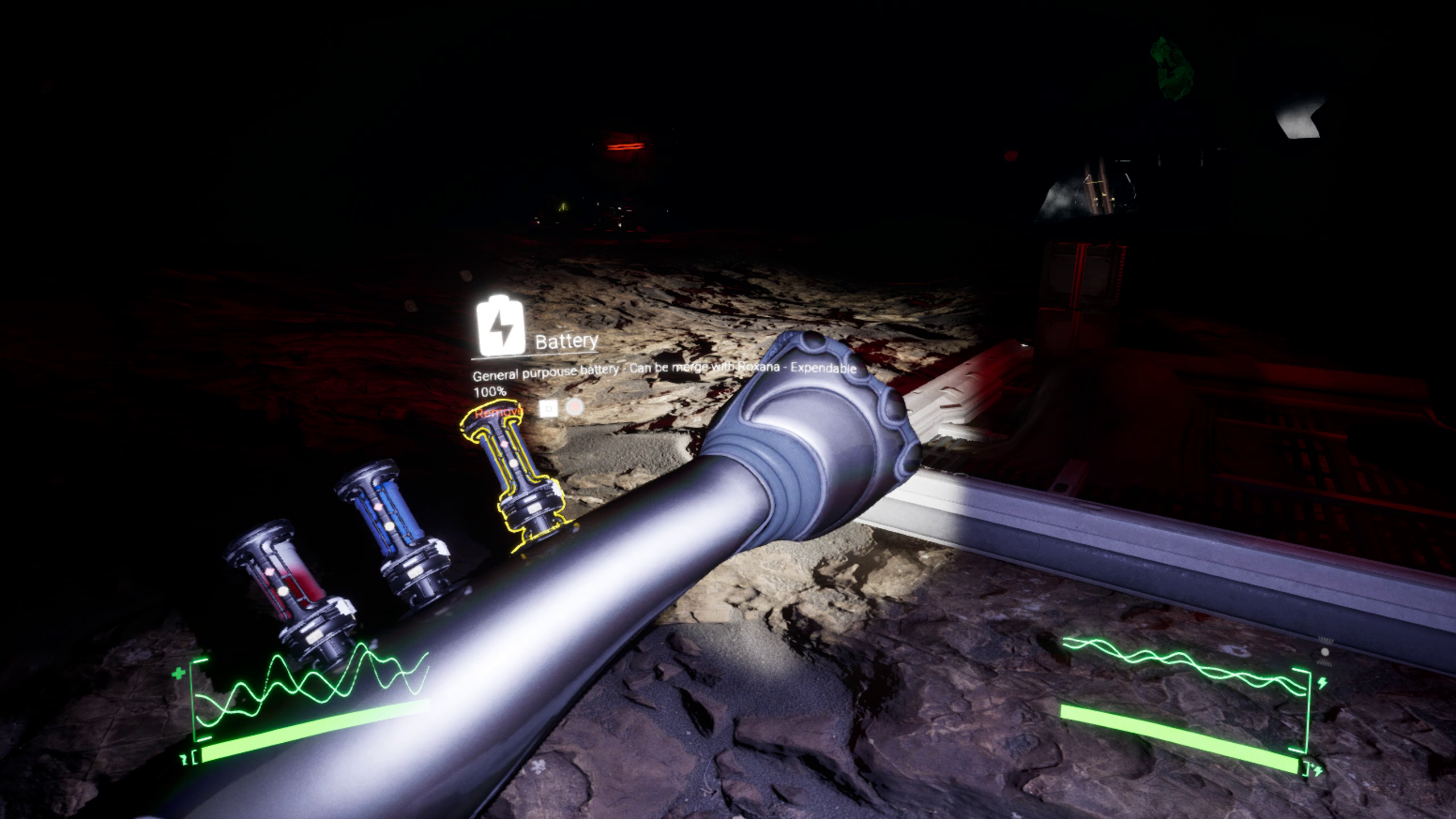This screenshot has width=1456, height=819.
Task: Click the Battery tooltip icon
Action: pyautogui.click(x=500, y=326)
